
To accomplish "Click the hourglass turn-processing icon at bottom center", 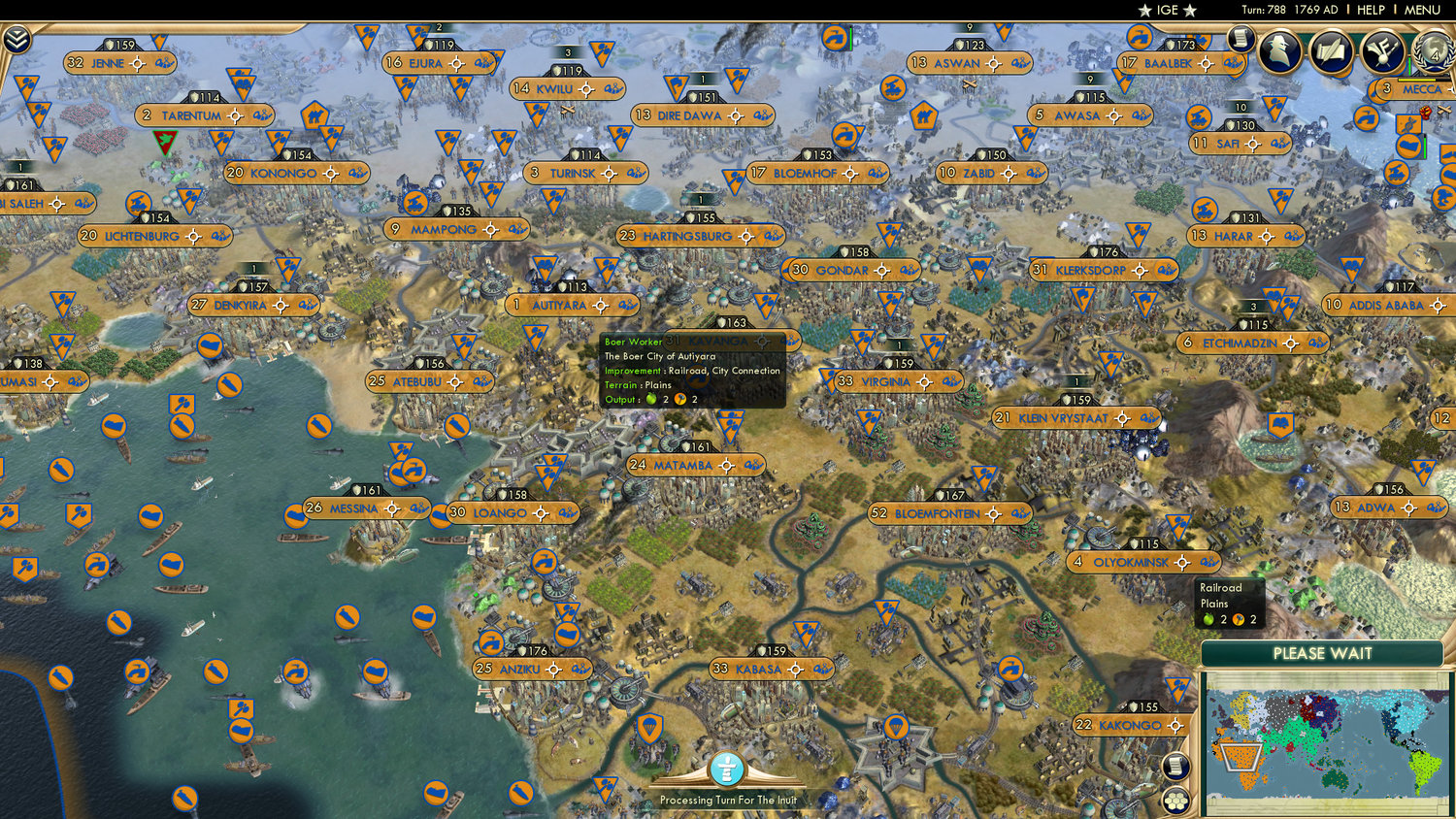I will tap(726, 768).
